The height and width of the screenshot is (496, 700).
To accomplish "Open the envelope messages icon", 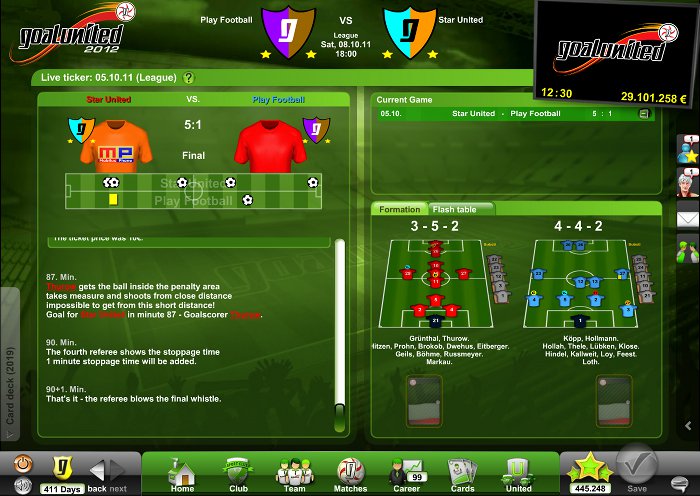I will click(687, 217).
